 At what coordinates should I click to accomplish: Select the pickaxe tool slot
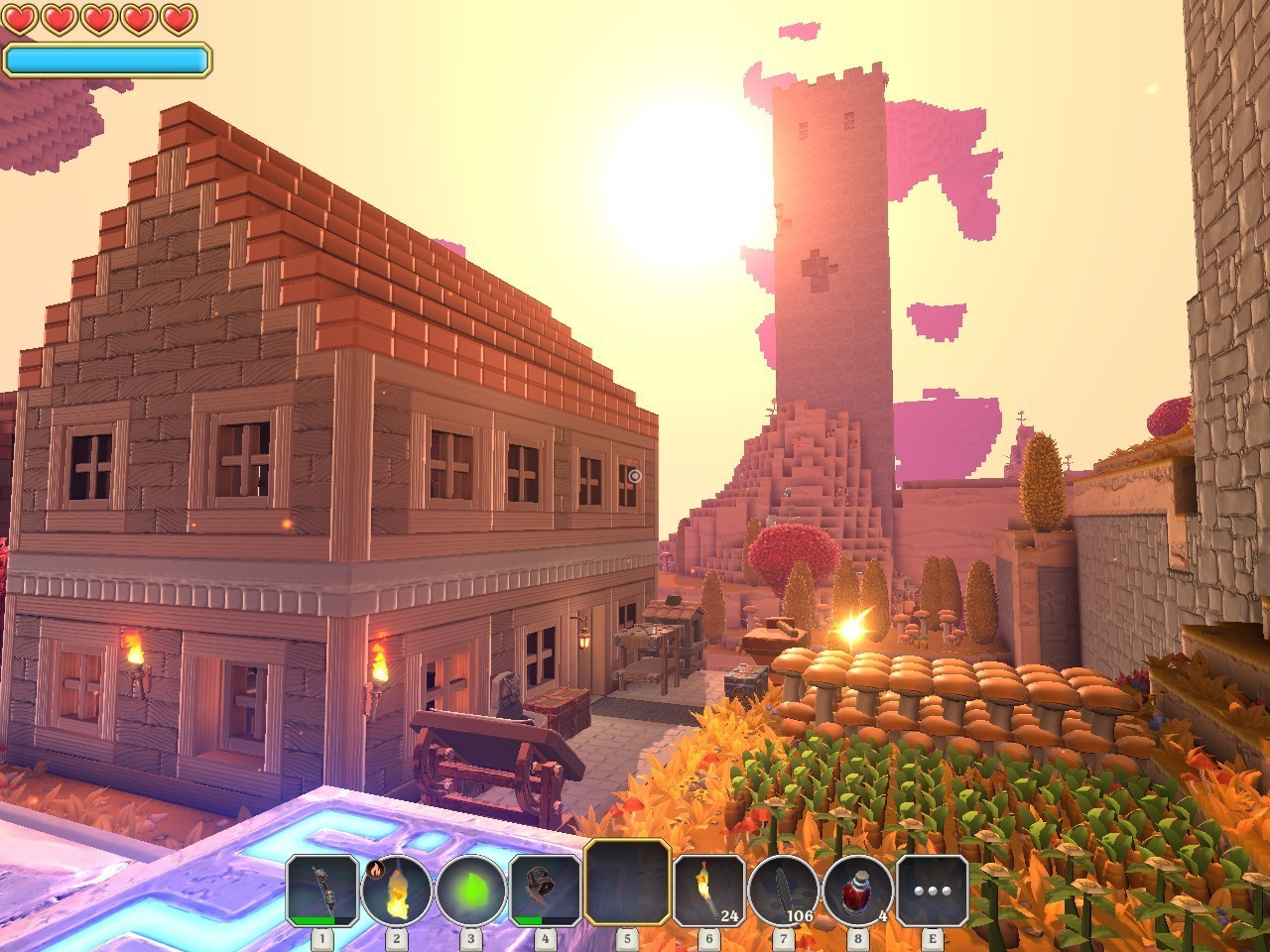tap(545, 890)
